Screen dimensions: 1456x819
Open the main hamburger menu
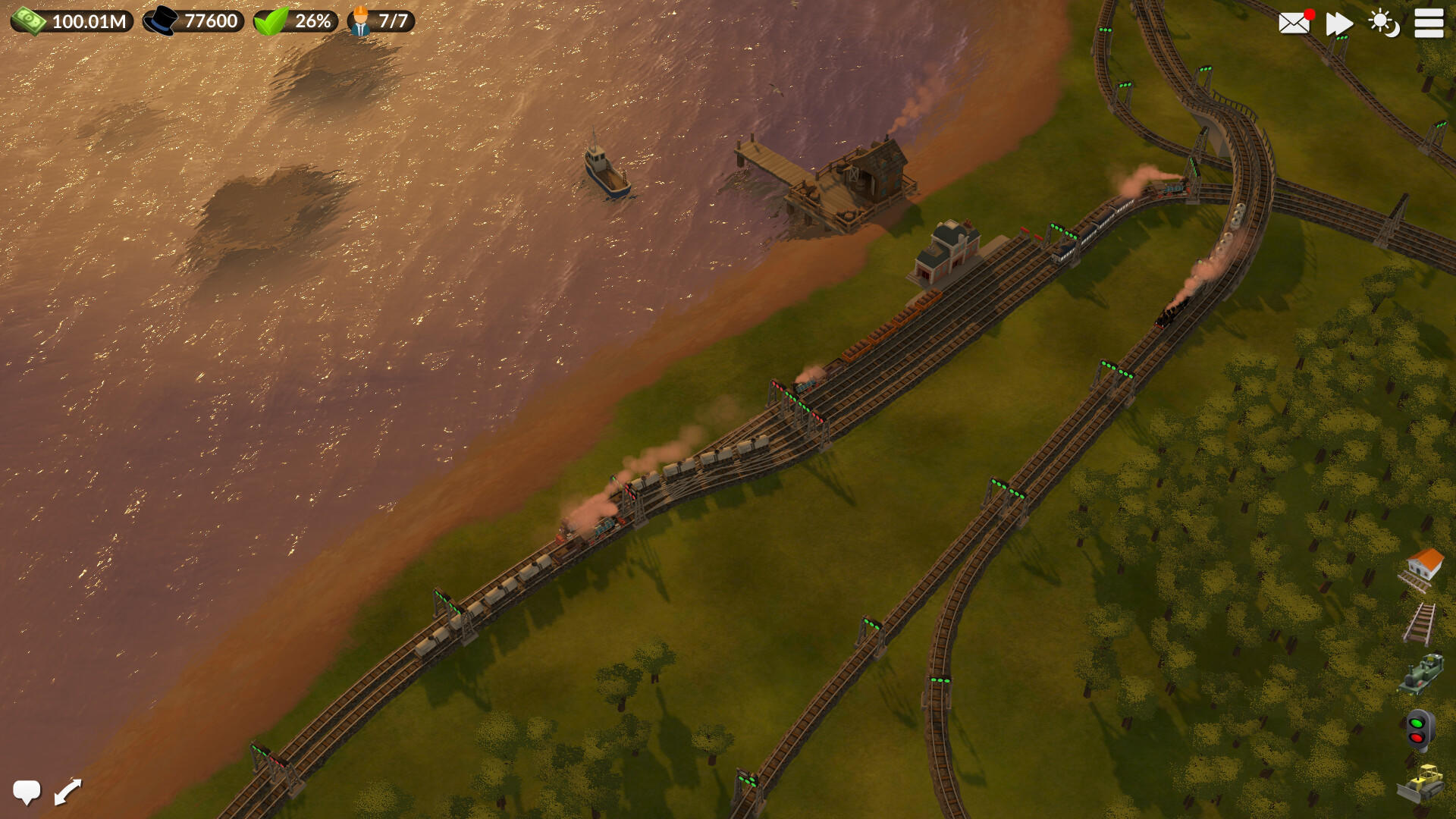pos(1429,23)
